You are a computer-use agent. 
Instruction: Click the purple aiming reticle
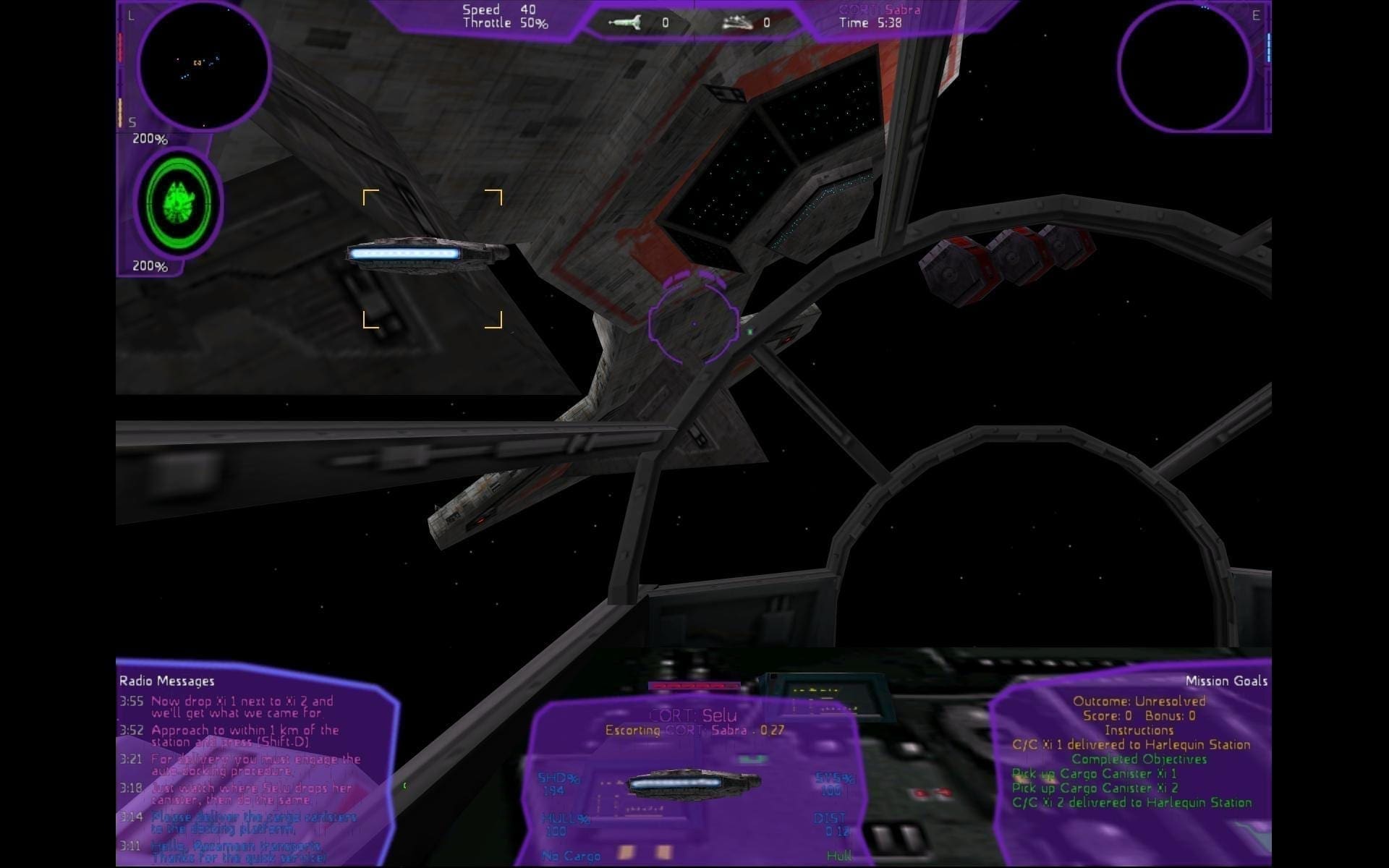coord(694,323)
